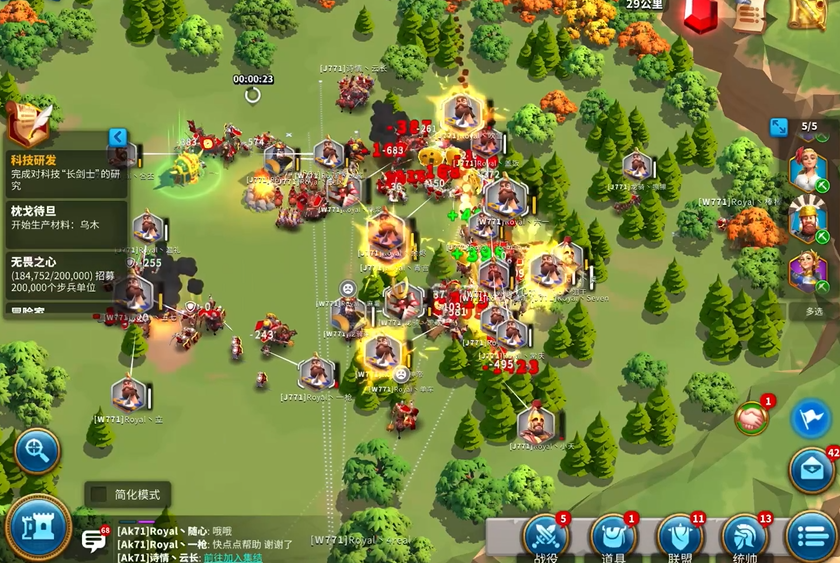Open the chat speech bubble icon

click(x=94, y=541)
